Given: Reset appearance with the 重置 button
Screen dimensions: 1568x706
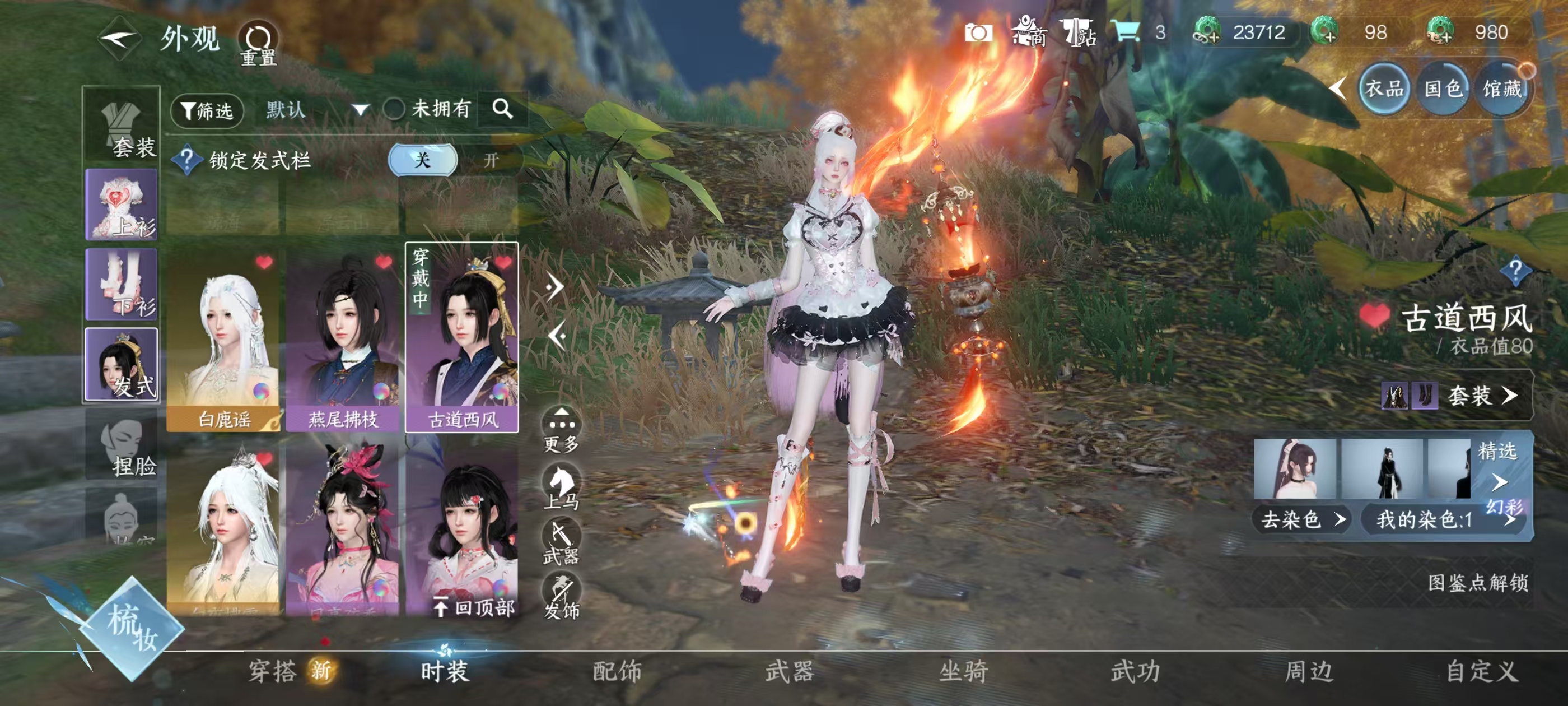Looking at the screenshot, I should [258, 43].
